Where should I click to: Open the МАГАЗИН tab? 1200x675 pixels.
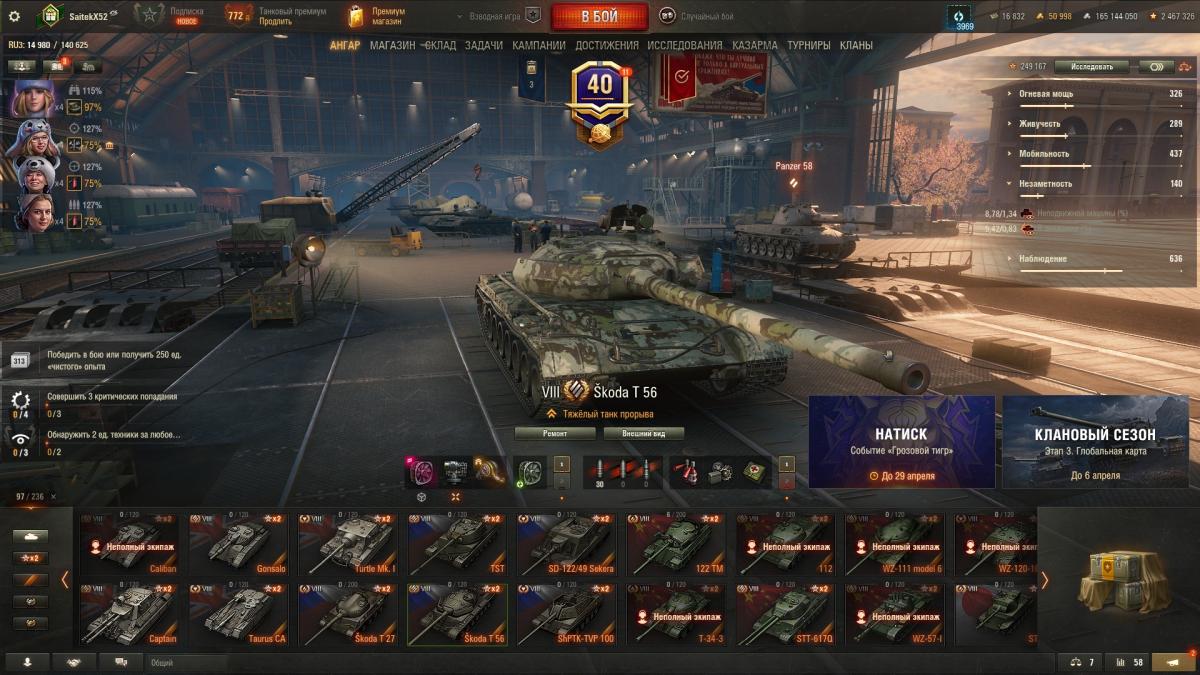[392, 45]
